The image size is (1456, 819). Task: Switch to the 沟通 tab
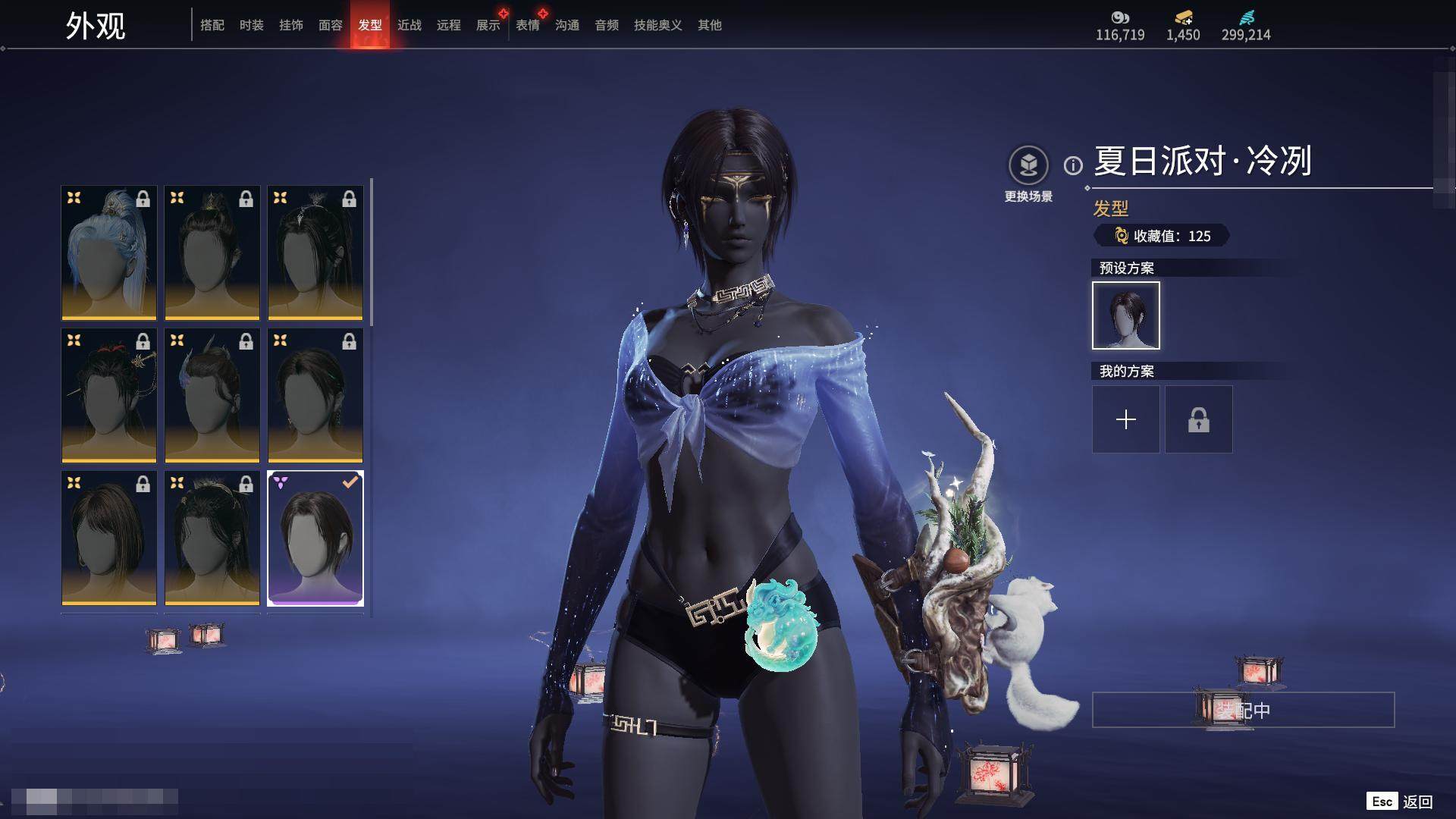click(x=567, y=25)
